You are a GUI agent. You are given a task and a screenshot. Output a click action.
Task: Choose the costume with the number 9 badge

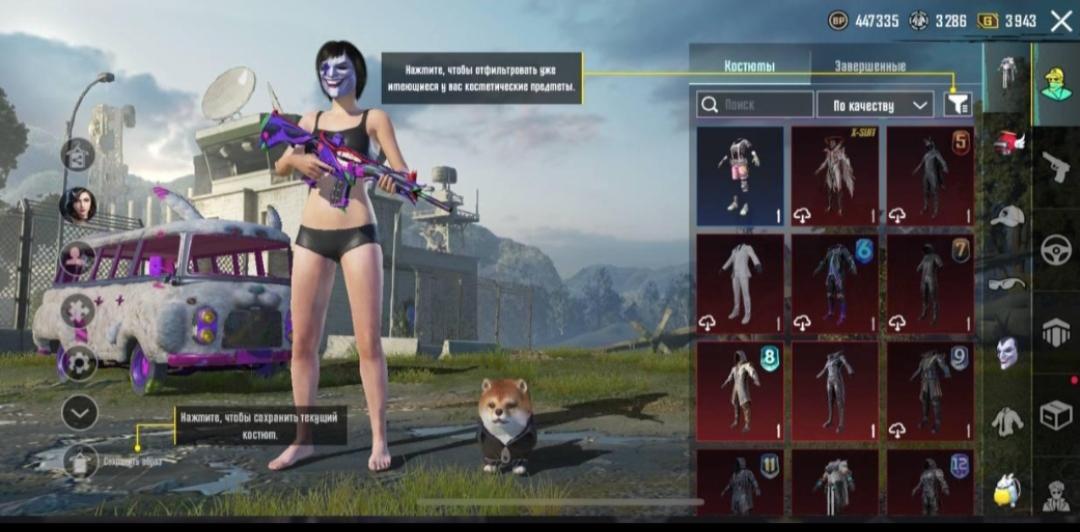(x=930, y=391)
